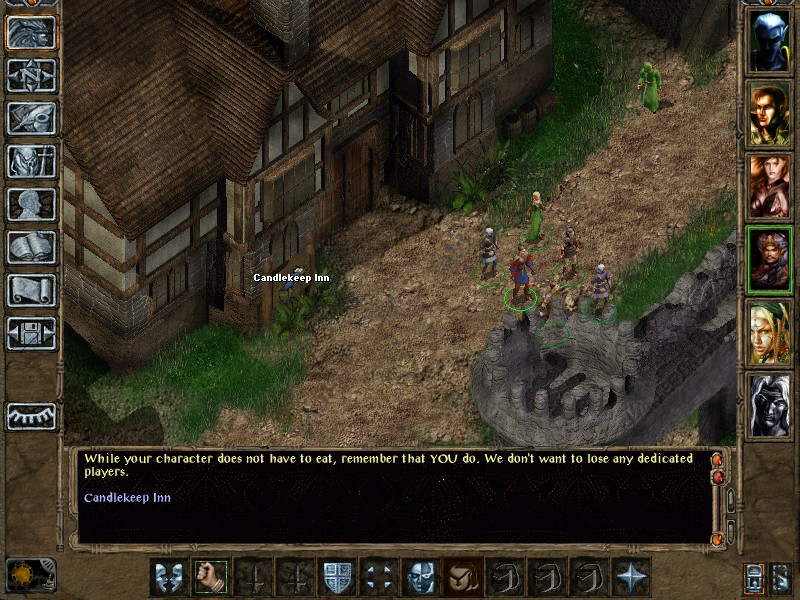This screenshot has height=600, width=800.
Task: Open the mage spellbook icon
Action: point(32,247)
